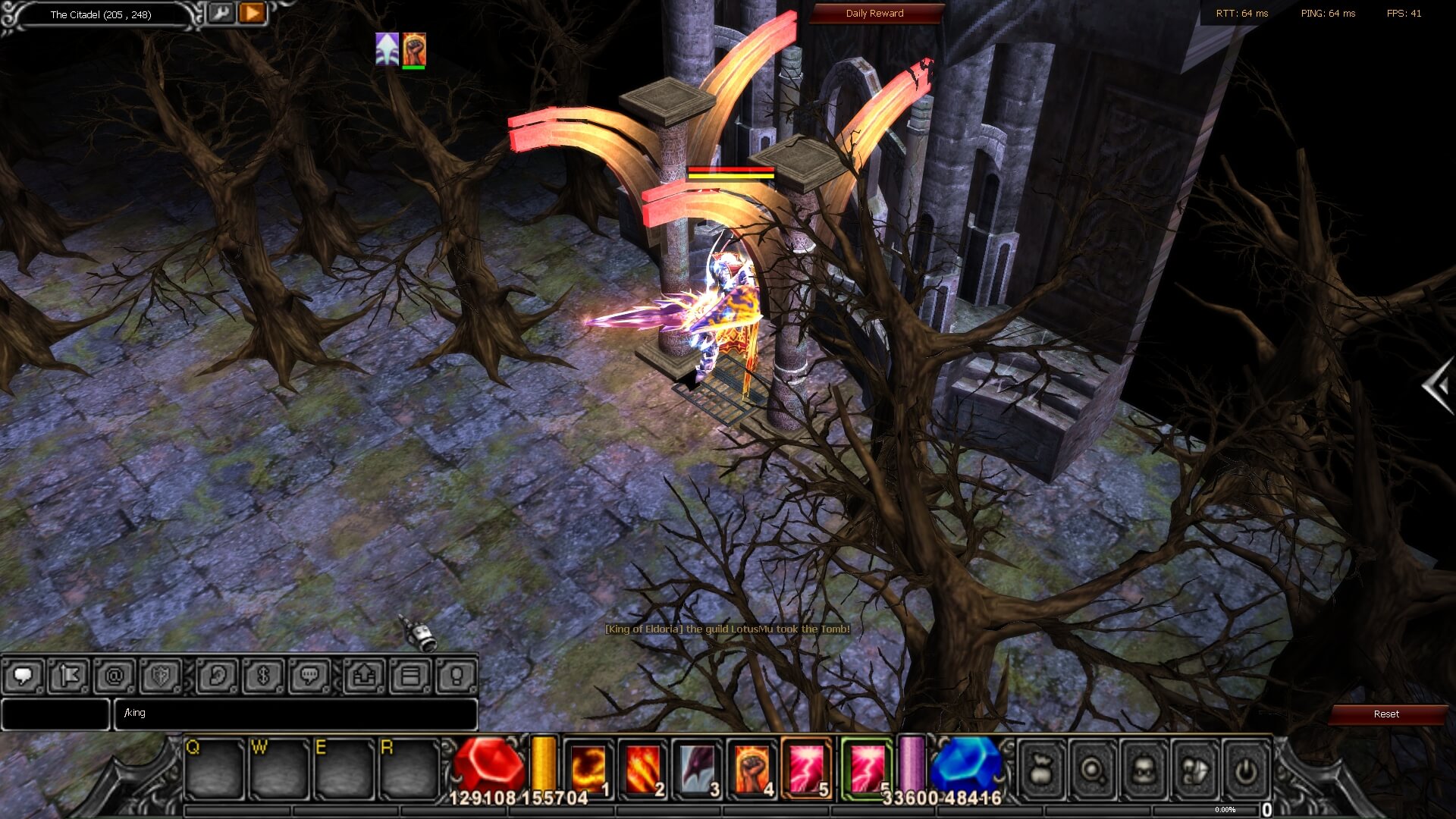Use the flame slash skill in slot 2

pyautogui.click(x=642, y=768)
